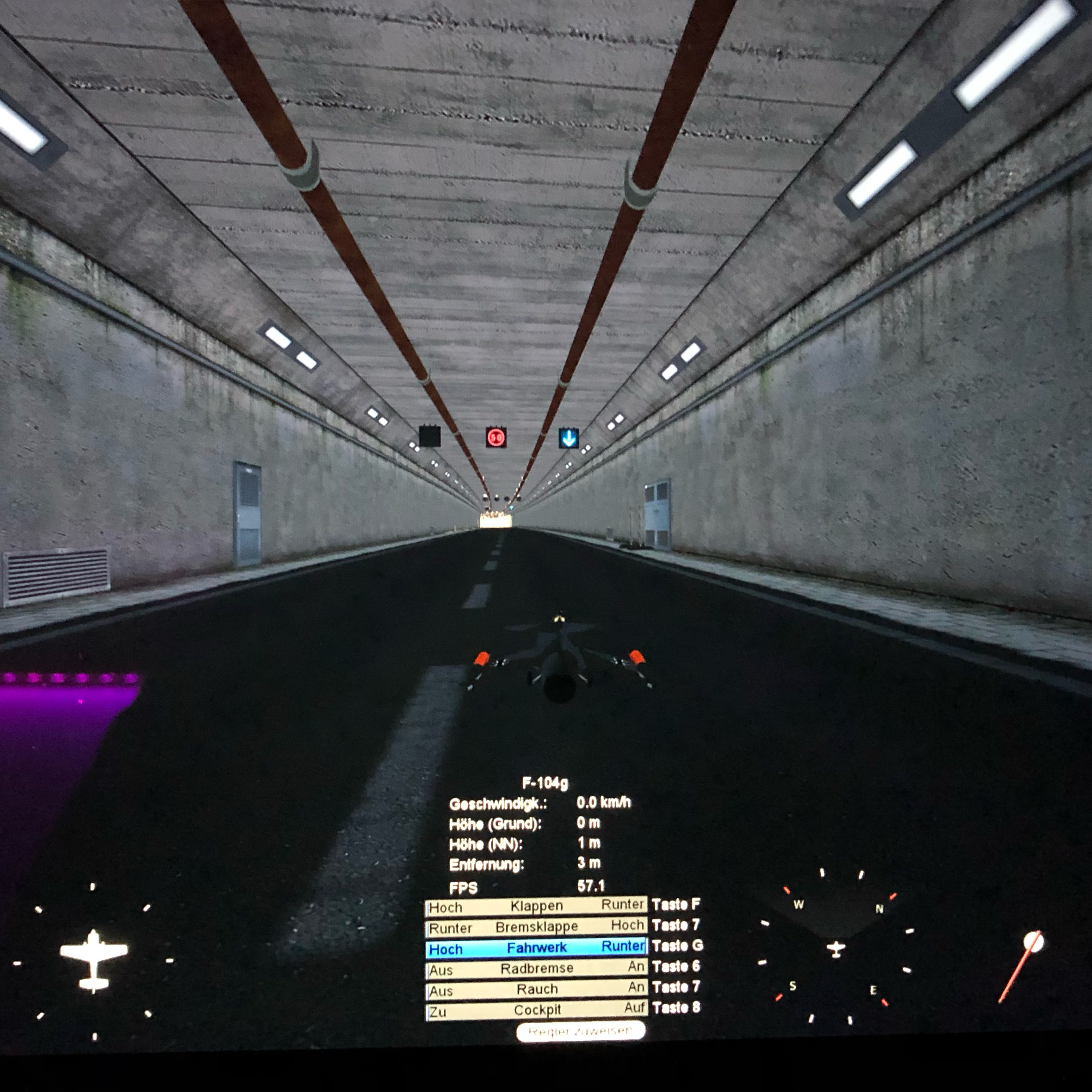This screenshot has width=1092, height=1092.
Task: Switch the Radbremse control bar
Action: 536,969
